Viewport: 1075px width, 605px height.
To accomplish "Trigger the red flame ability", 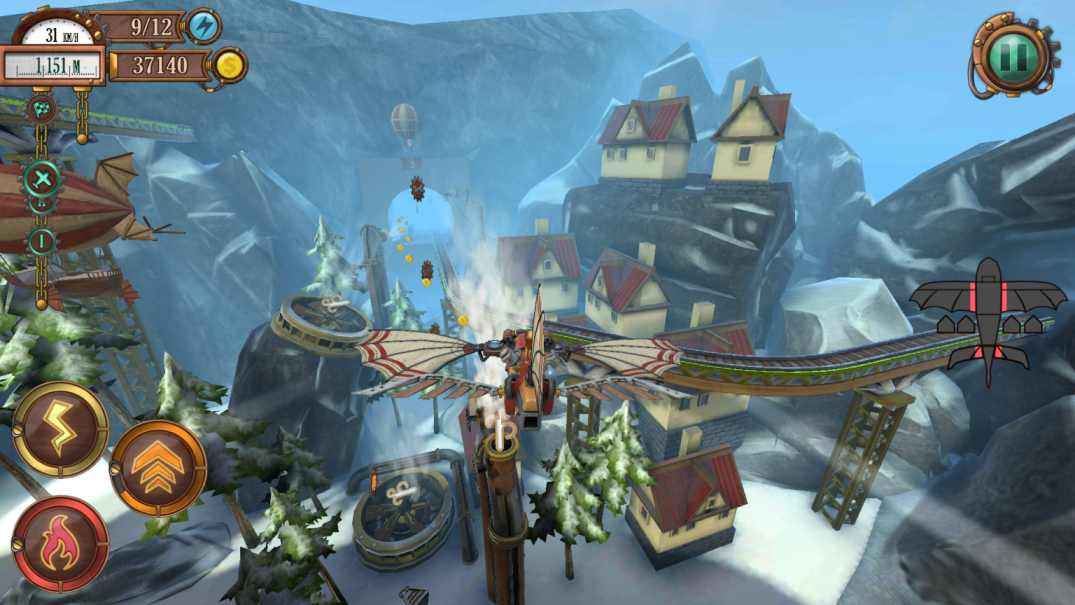I will [x=60, y=544].
